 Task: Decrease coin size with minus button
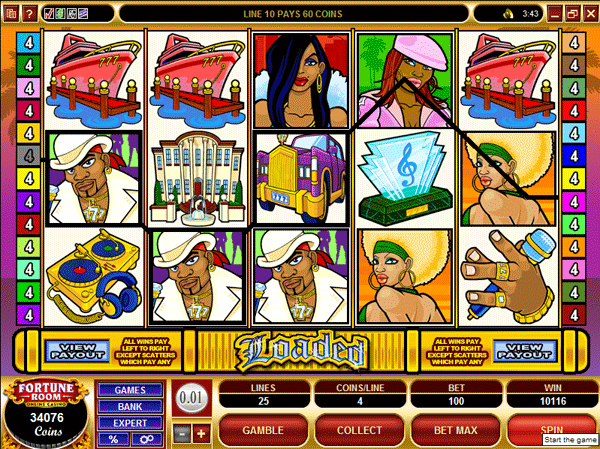[x=182, y=433]
